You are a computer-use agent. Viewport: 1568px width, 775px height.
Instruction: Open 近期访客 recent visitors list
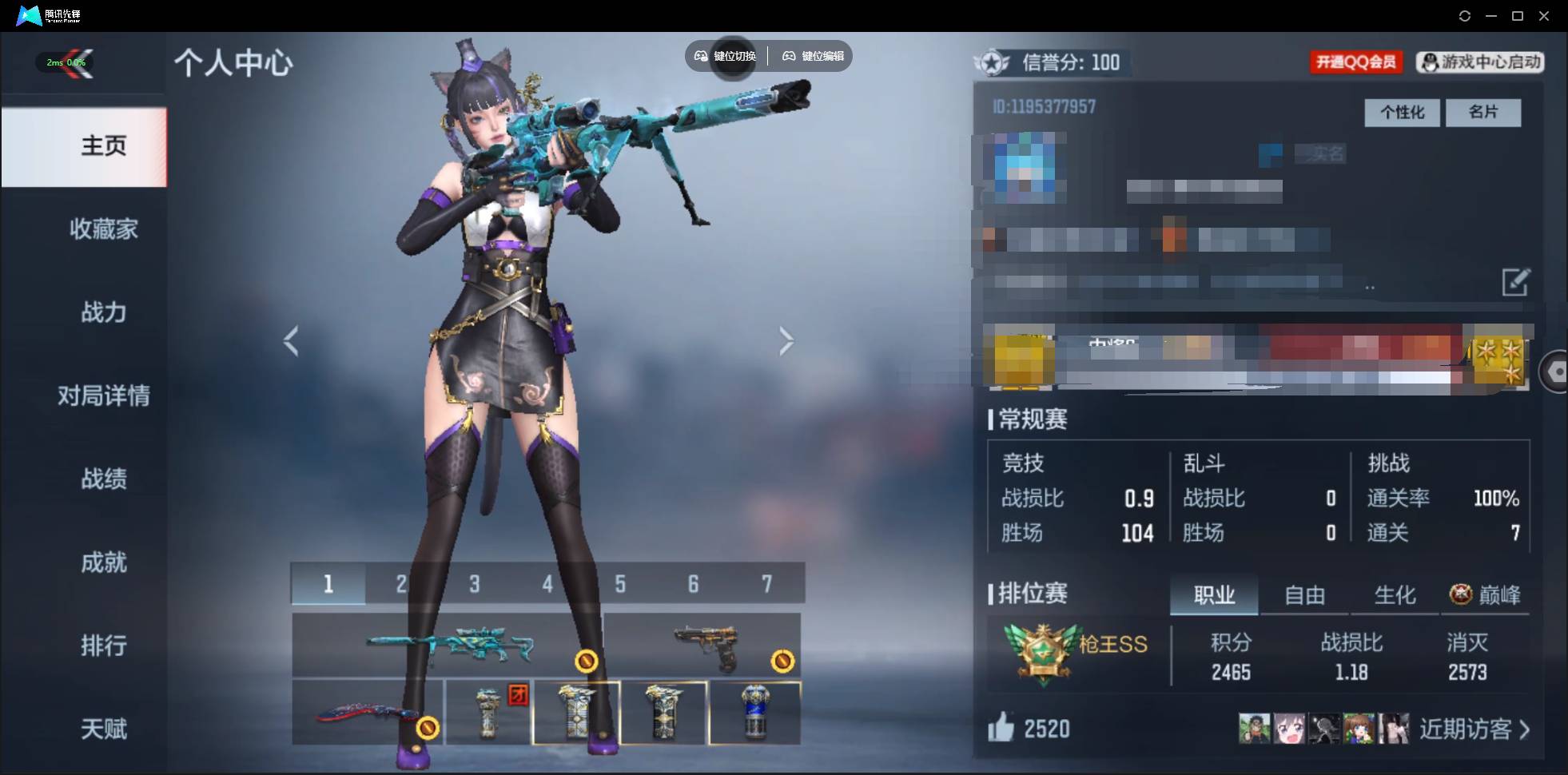[1474, 729]
